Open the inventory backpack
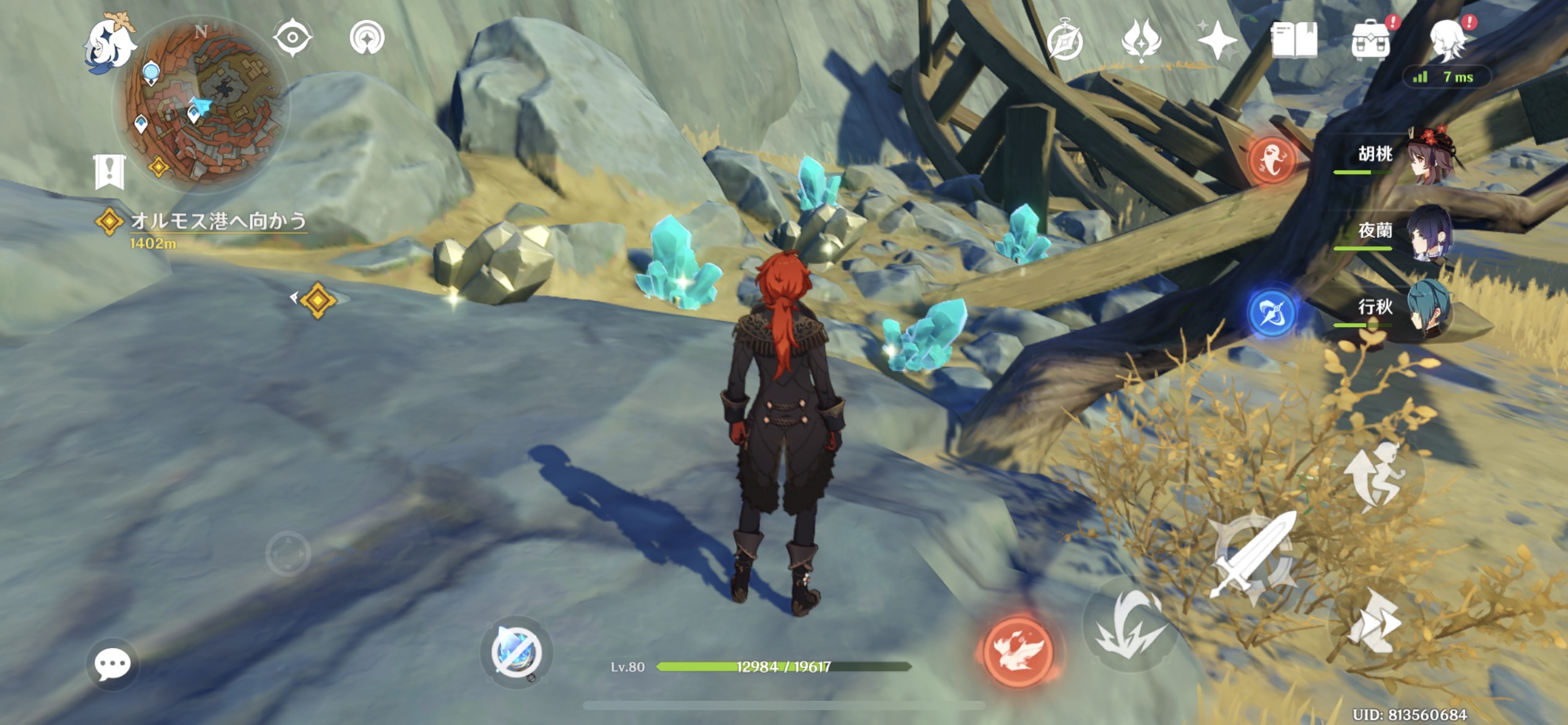 [x=1370, y=41]
